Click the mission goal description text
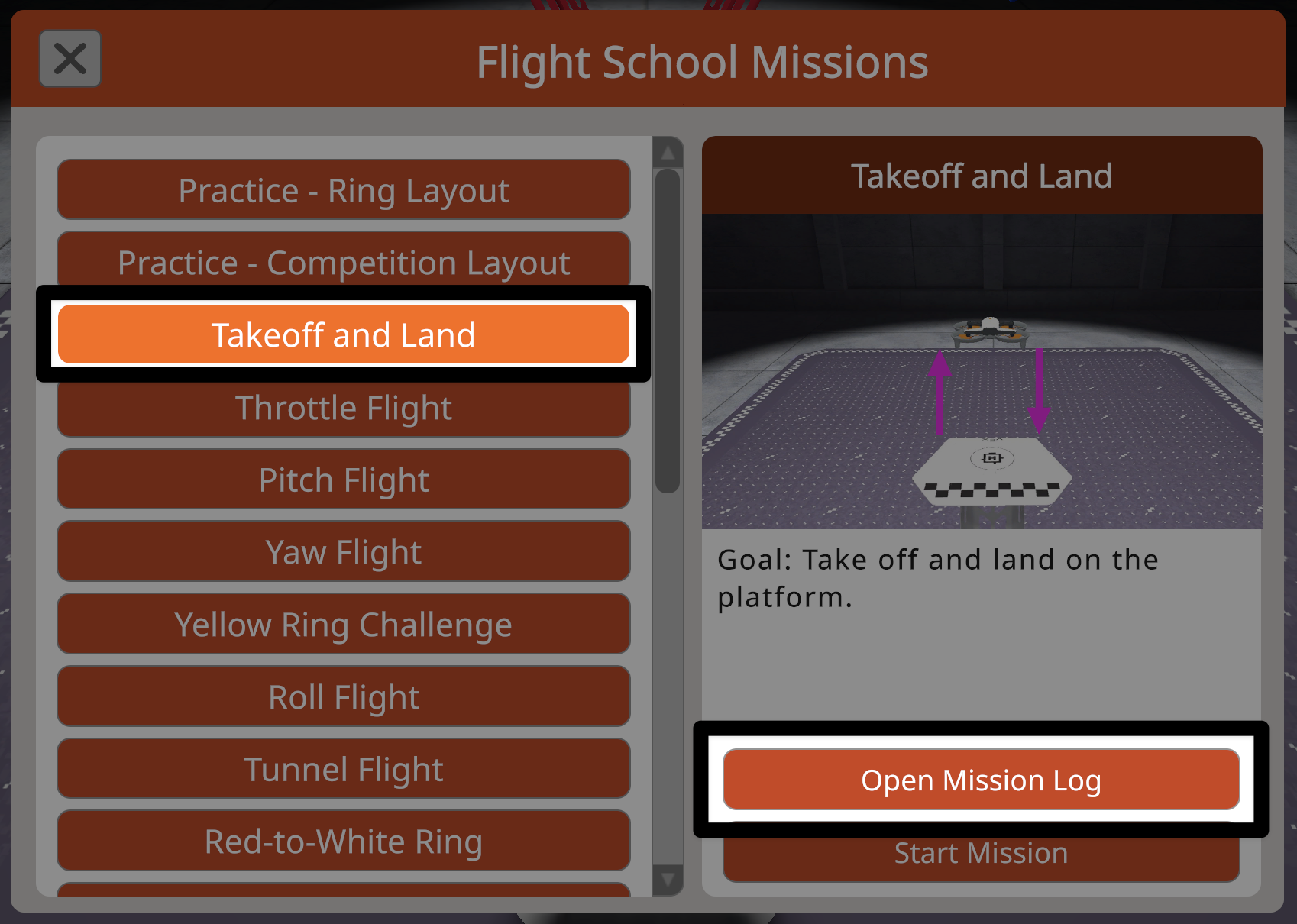 click(936, 578)
